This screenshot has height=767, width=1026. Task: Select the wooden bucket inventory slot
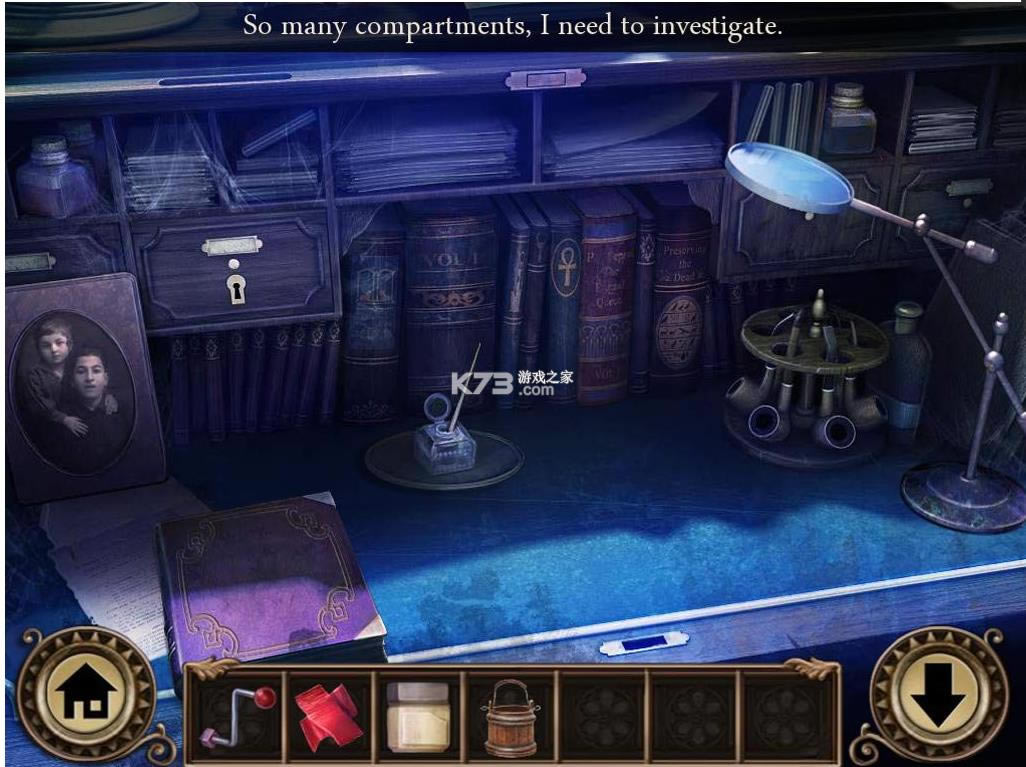pyautogui.click(x=511, y=717)
